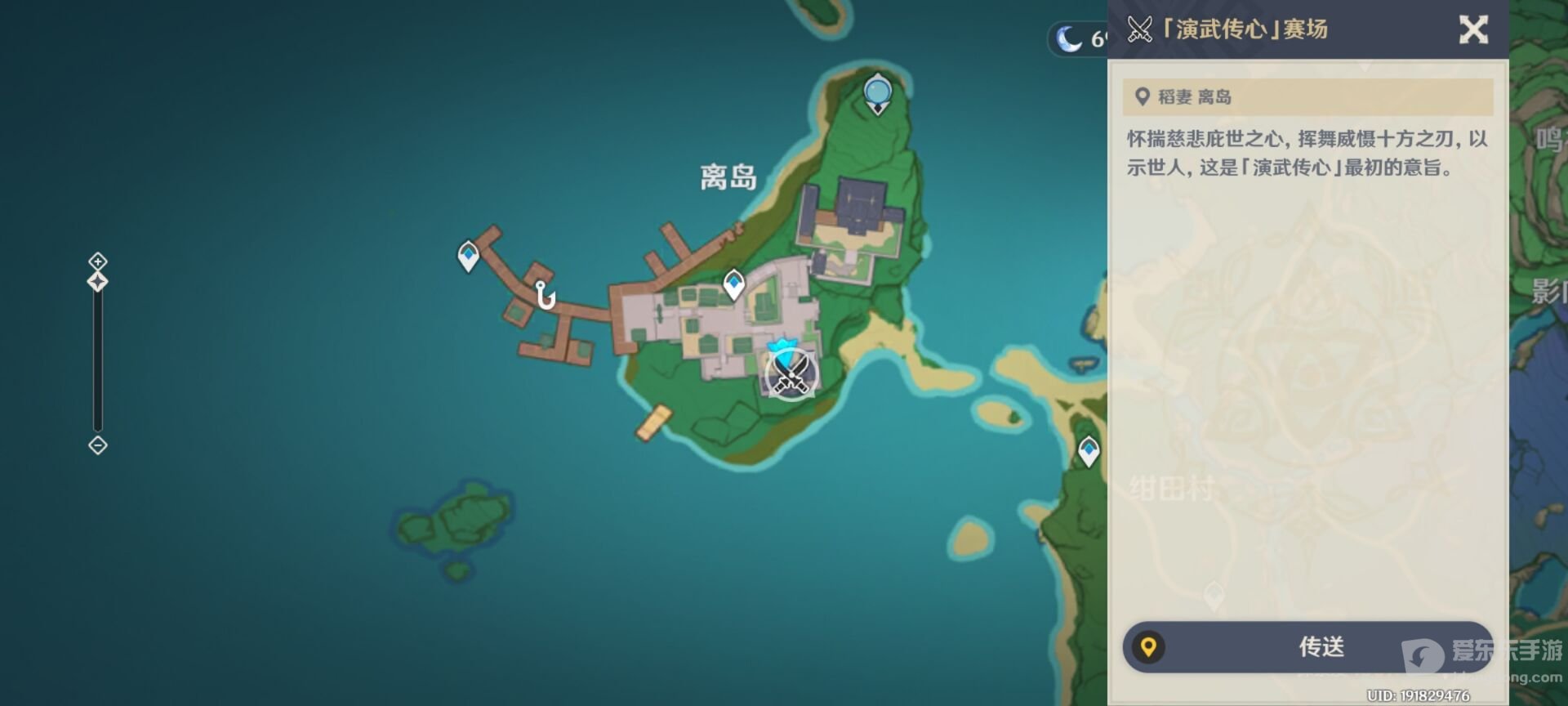Select the teleport waypoint near the town center

[733, 282]
